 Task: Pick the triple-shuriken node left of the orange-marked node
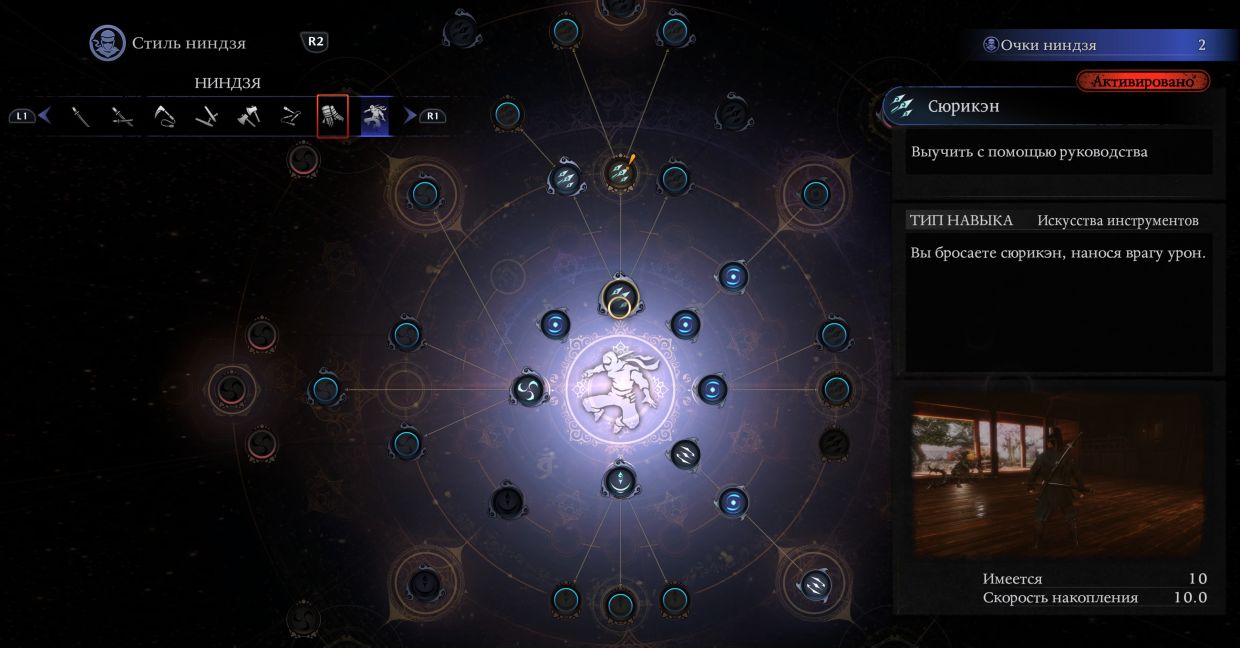pos(565,179)
